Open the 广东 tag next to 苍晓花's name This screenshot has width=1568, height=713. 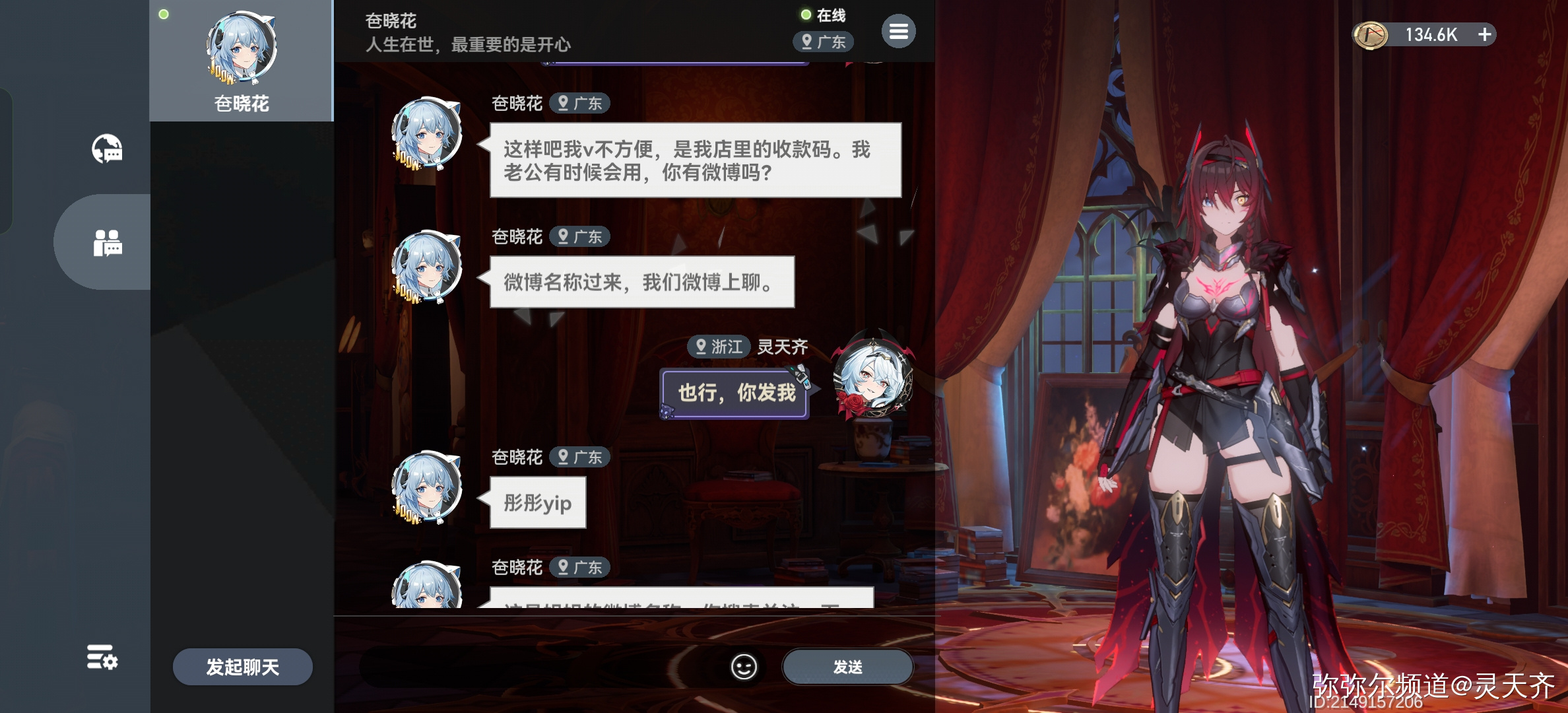click(x=580, y=103)
